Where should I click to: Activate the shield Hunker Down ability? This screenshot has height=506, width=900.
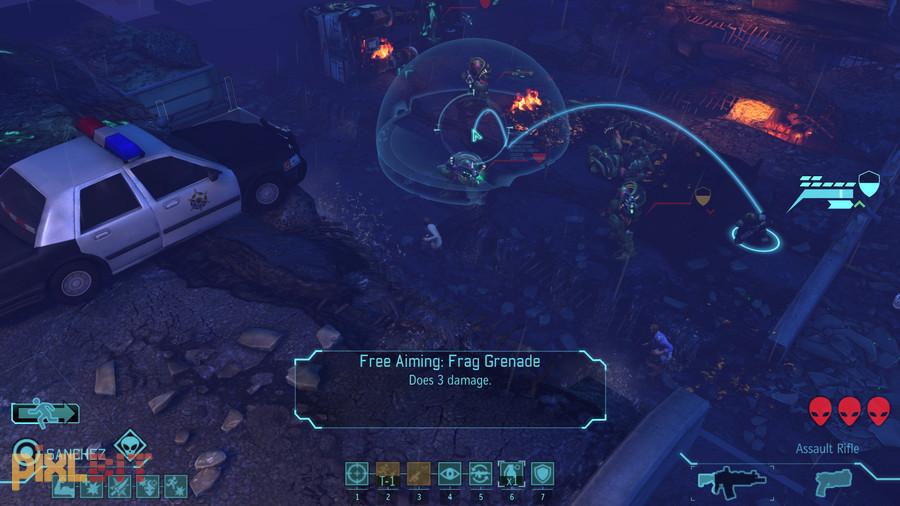pyautogui.click(x=542, y=472)
